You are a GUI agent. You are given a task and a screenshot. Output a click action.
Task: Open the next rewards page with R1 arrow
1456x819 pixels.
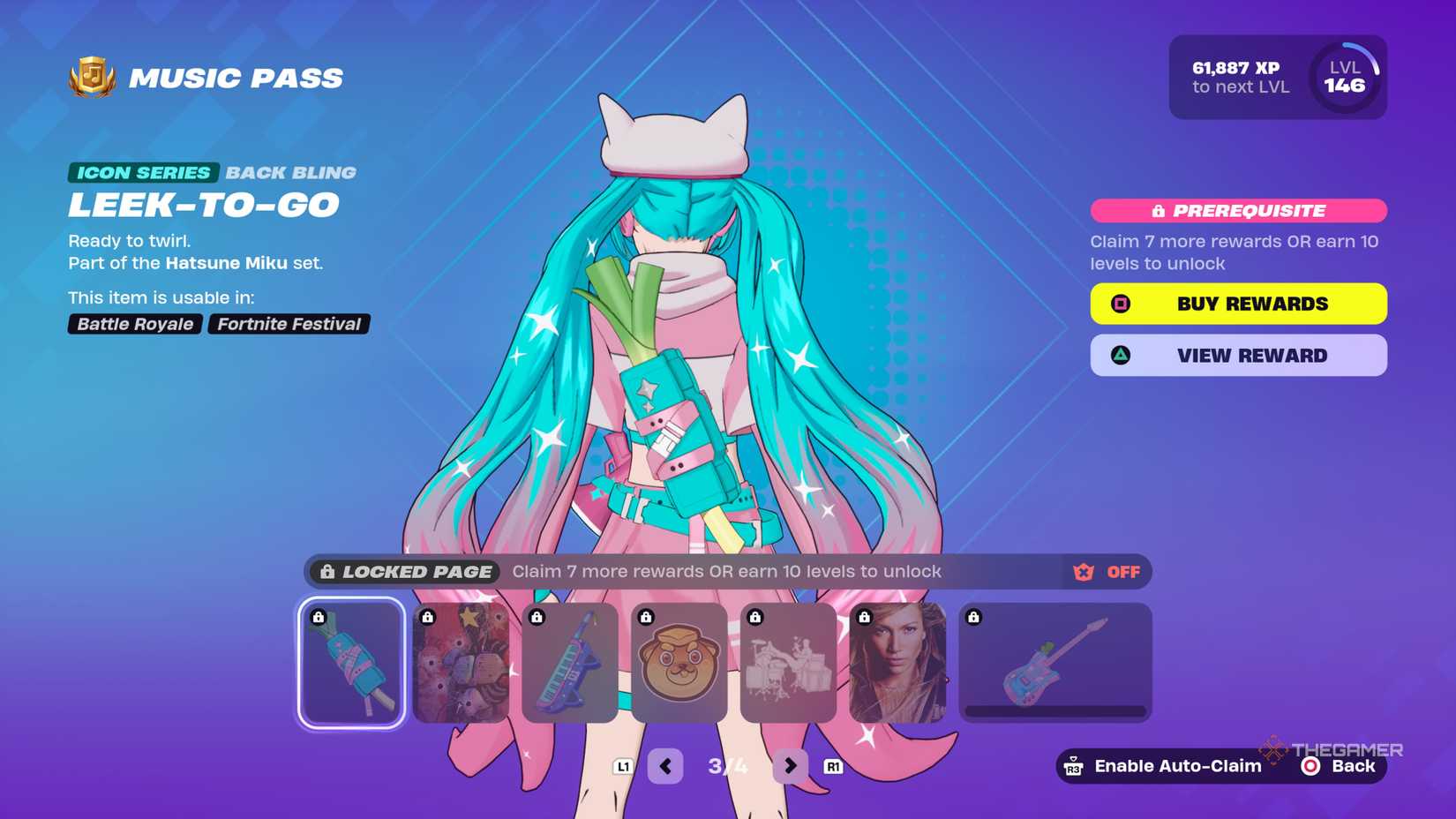tap(788, 765)
